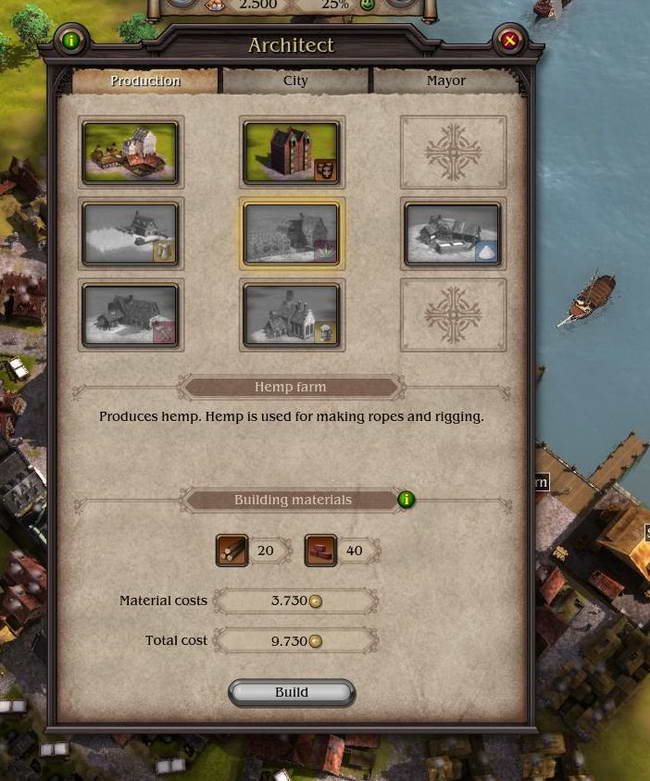This screenshot has width=650, height=781.
Task: Open the City tab
Action: (295, 81)
